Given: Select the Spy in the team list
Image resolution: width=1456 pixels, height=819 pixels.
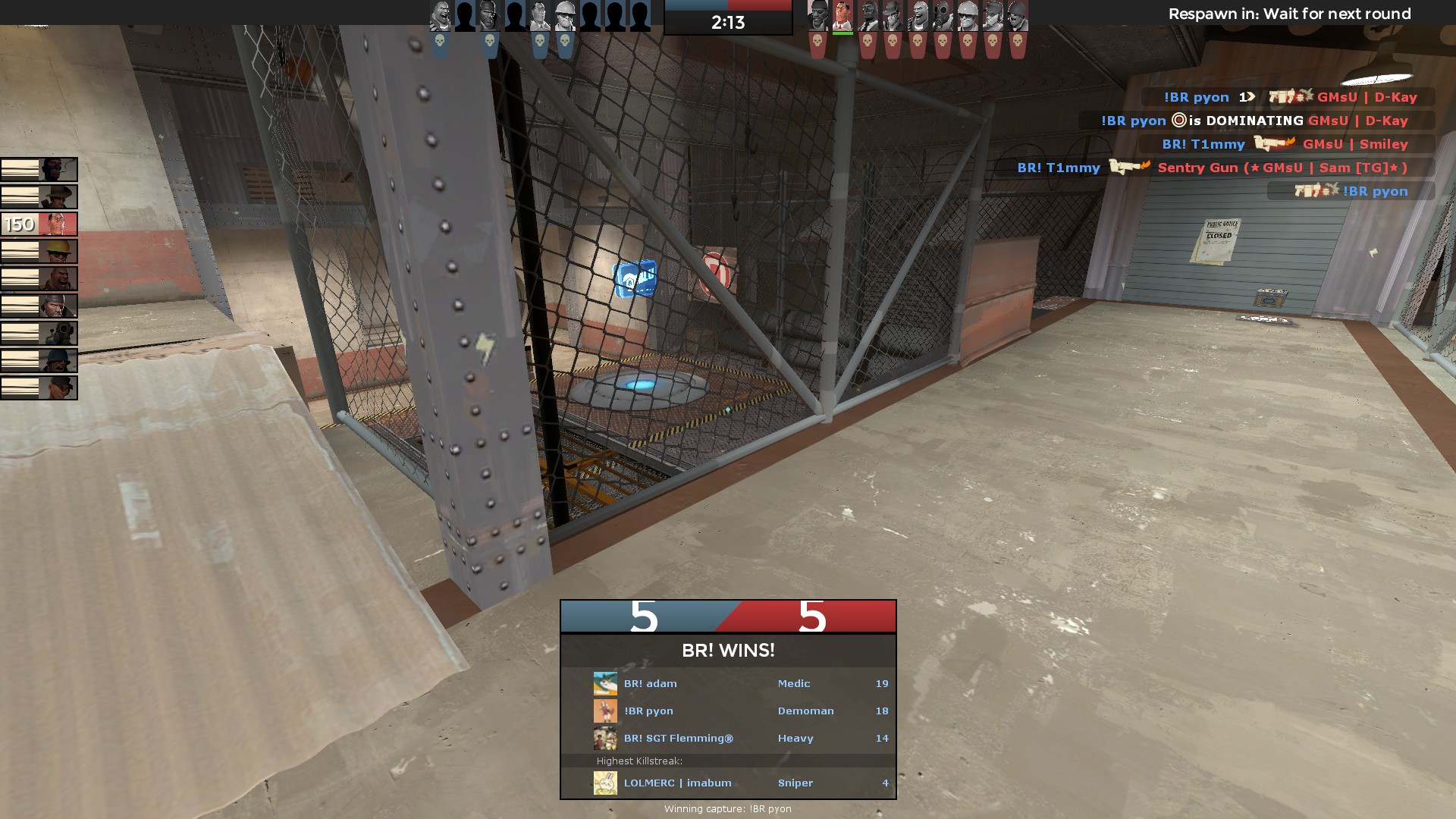Looking at the screenshot, I should click(x=39, y=169).
